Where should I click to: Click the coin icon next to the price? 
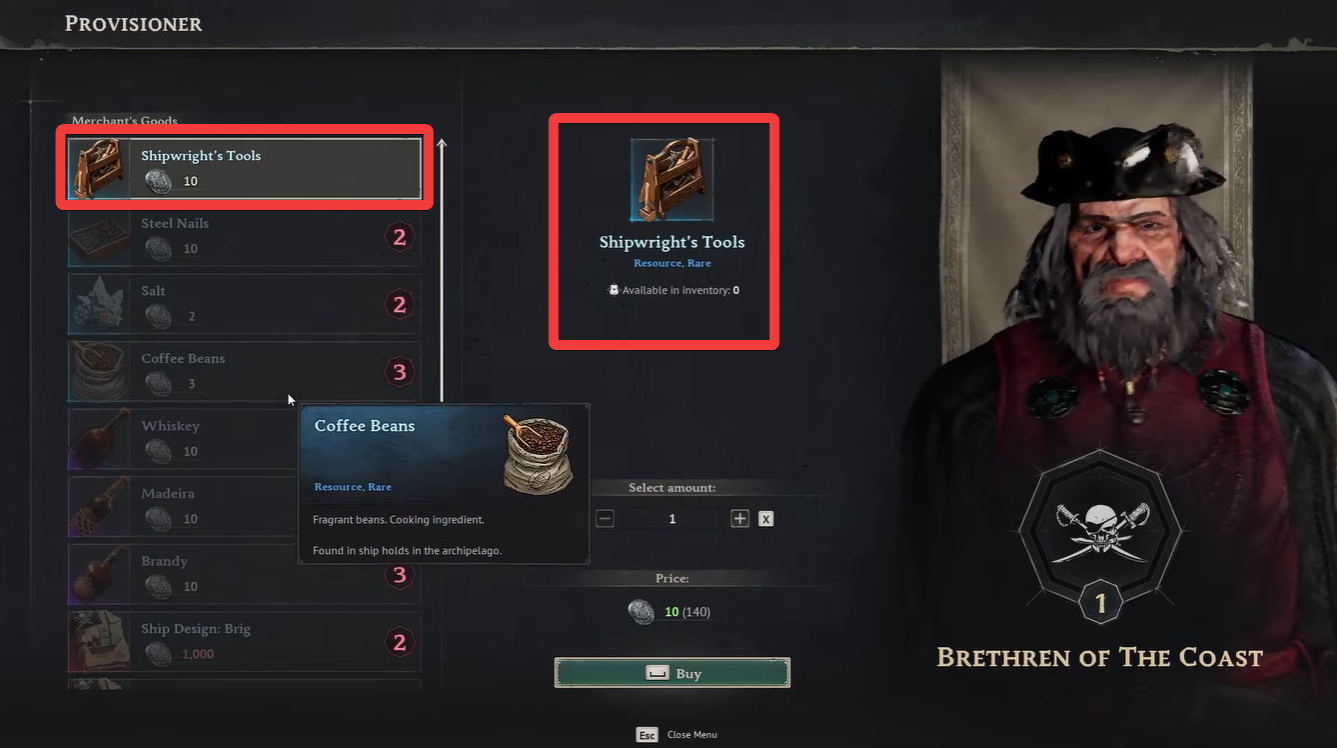pos(641,611)
